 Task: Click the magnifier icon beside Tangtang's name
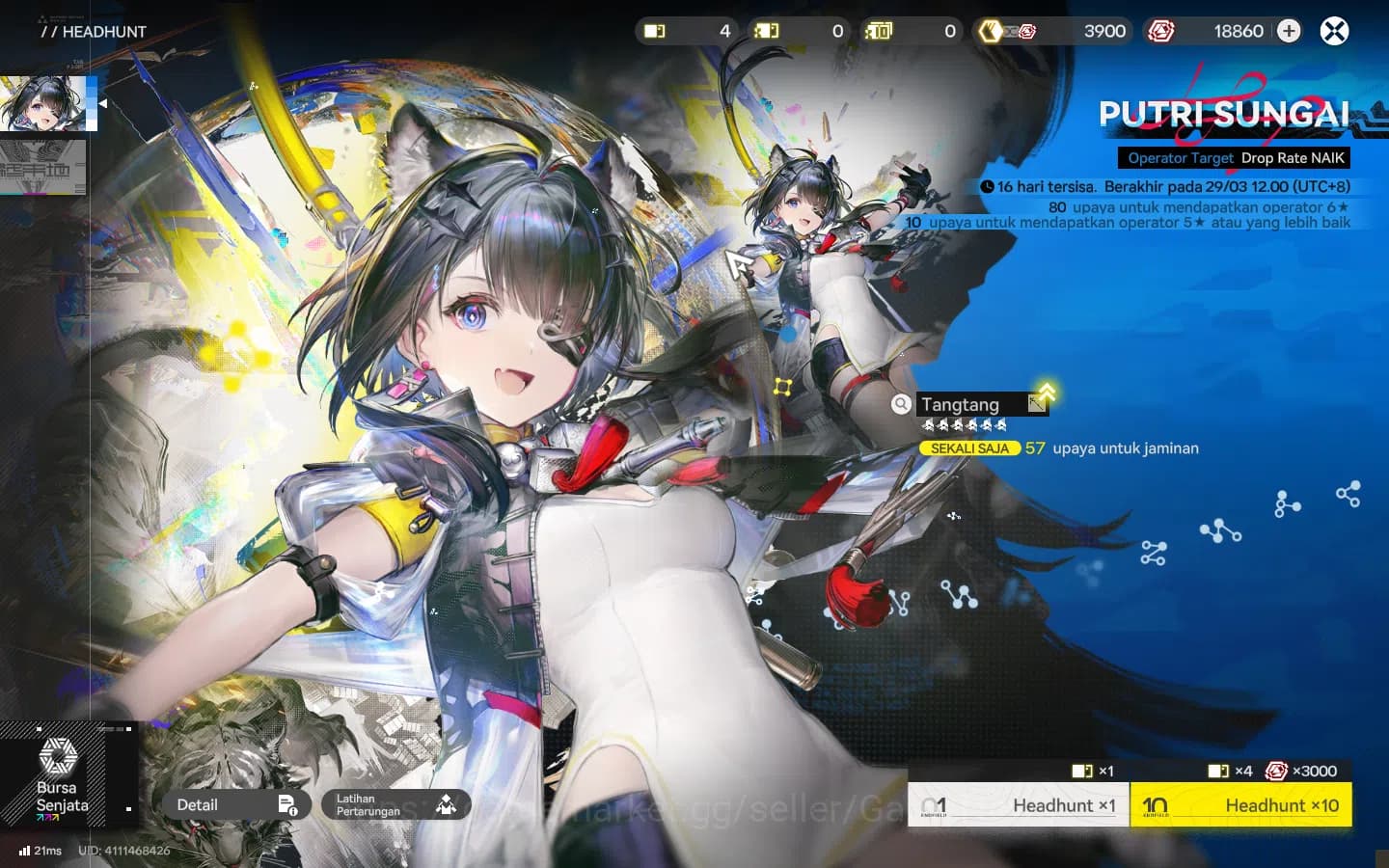[x=901, y=404]
